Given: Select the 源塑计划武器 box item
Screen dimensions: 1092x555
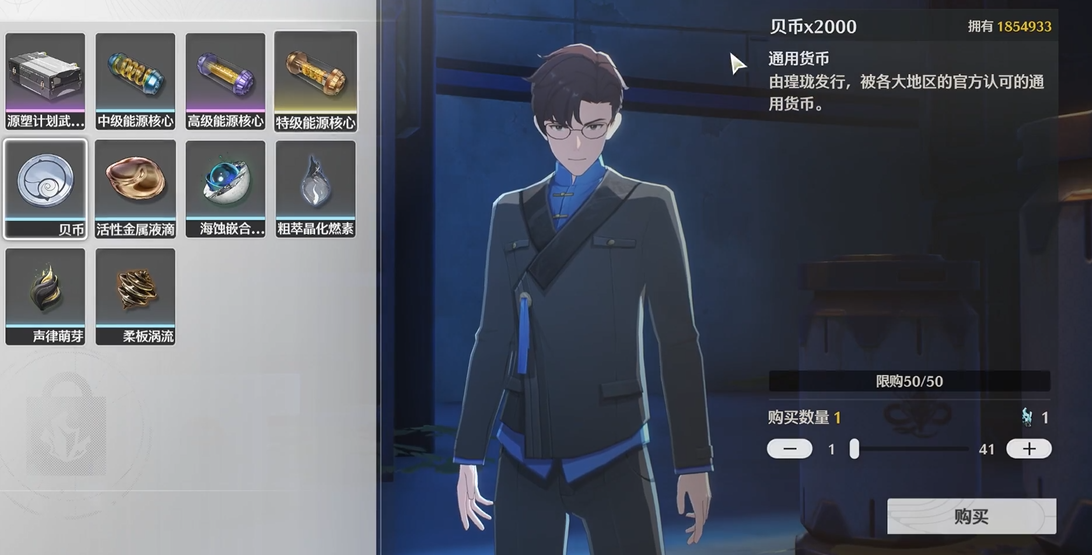Looking at the screenshot, I should tap(45, 82).
